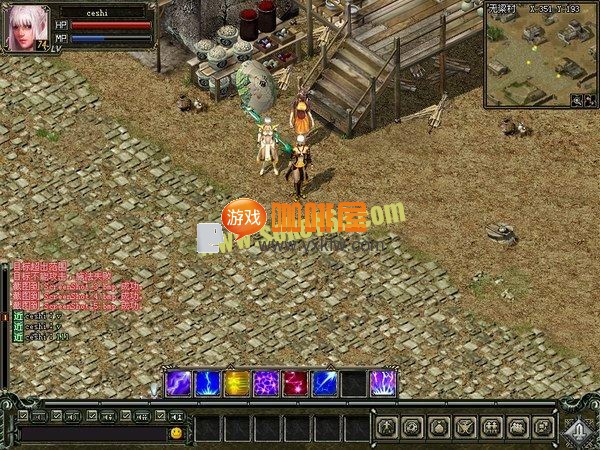Cast the blue lightning bolt skill
Viewport: 600px width, 450px height.
tap(208, 384)
